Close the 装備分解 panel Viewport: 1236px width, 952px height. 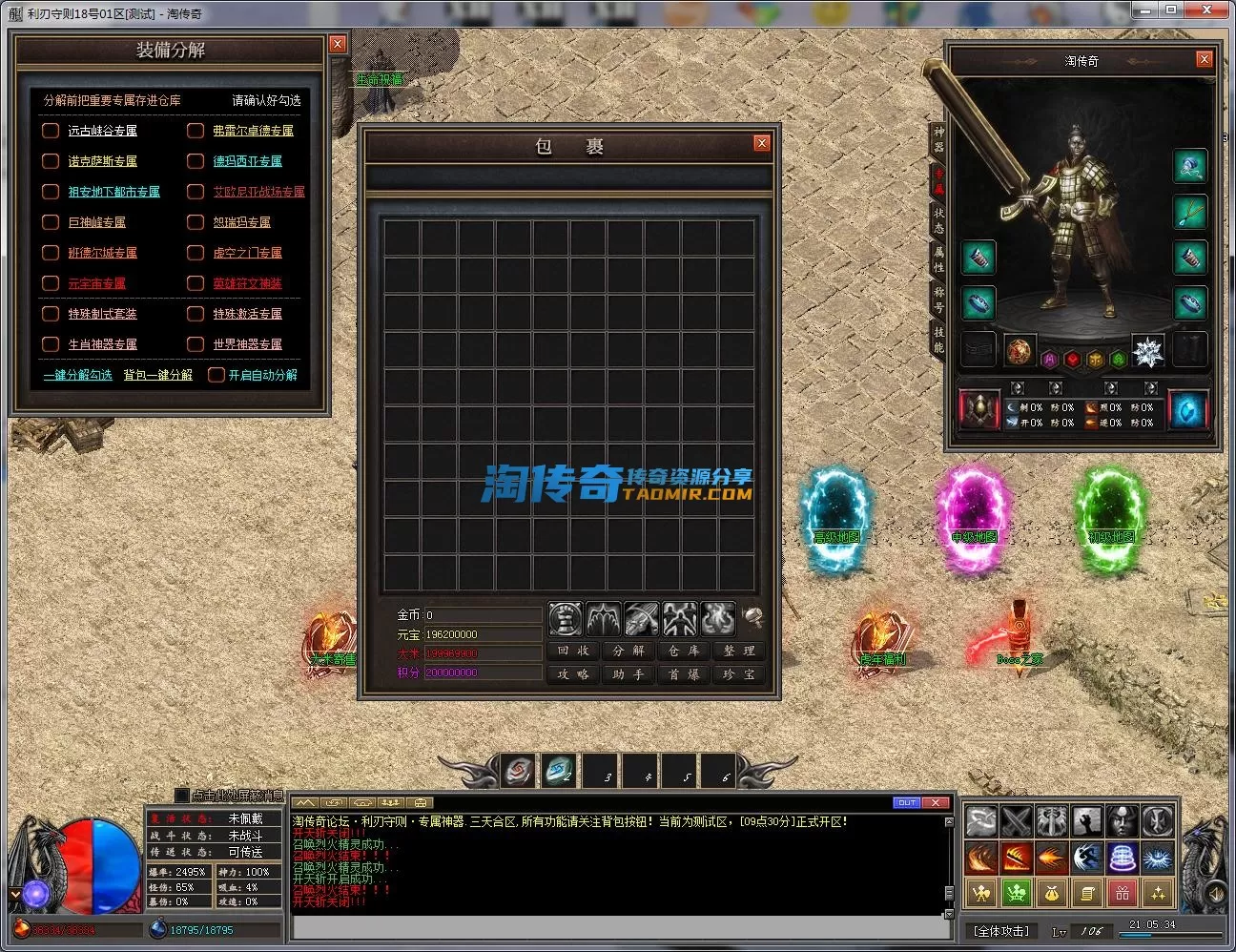click(337, 44)
